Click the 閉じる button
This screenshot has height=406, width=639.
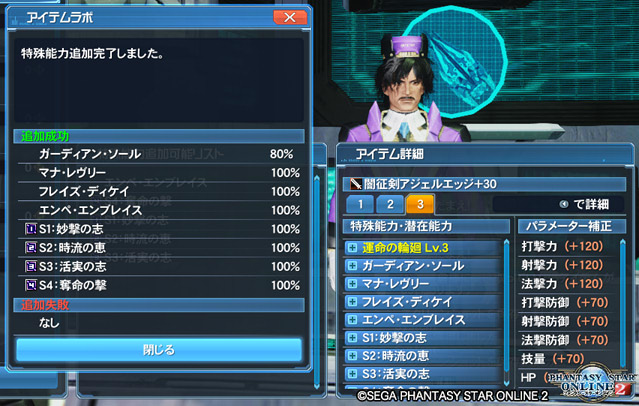158,350
